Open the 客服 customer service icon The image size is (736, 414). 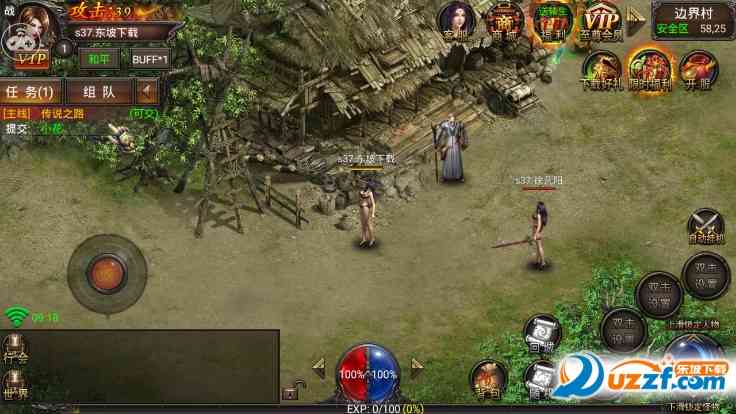(455, 21)
